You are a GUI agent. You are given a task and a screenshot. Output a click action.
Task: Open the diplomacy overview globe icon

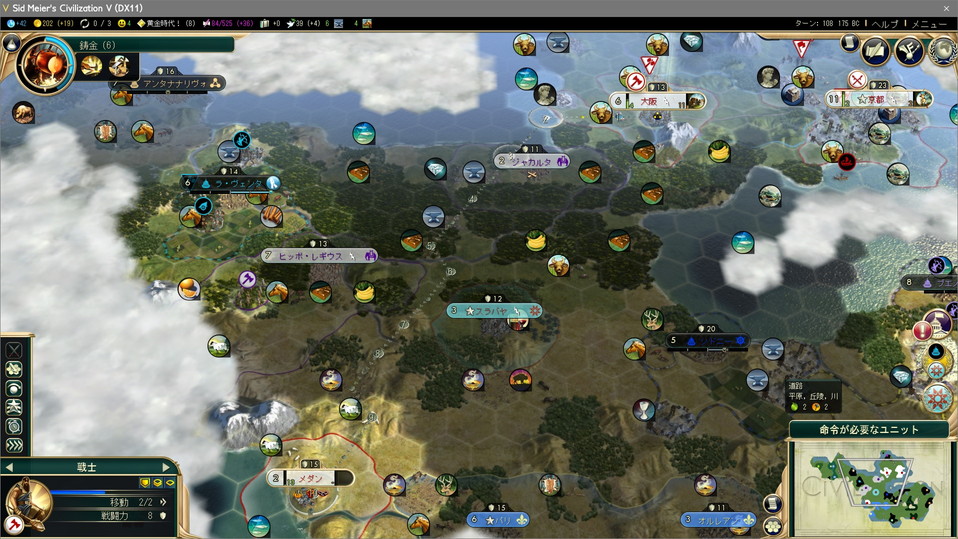938,49
